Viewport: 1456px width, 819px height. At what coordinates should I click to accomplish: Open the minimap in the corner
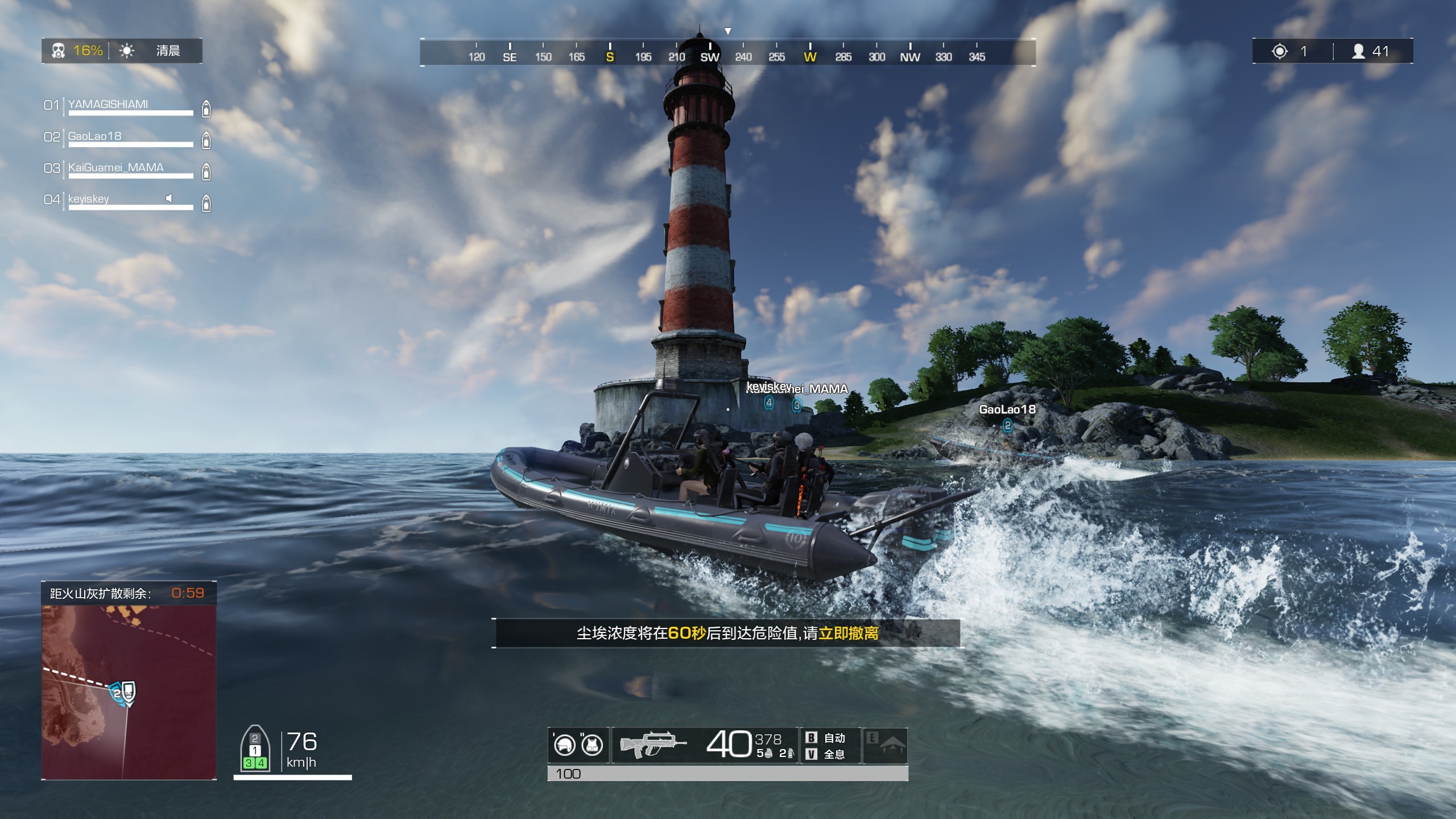pos(129,691)
